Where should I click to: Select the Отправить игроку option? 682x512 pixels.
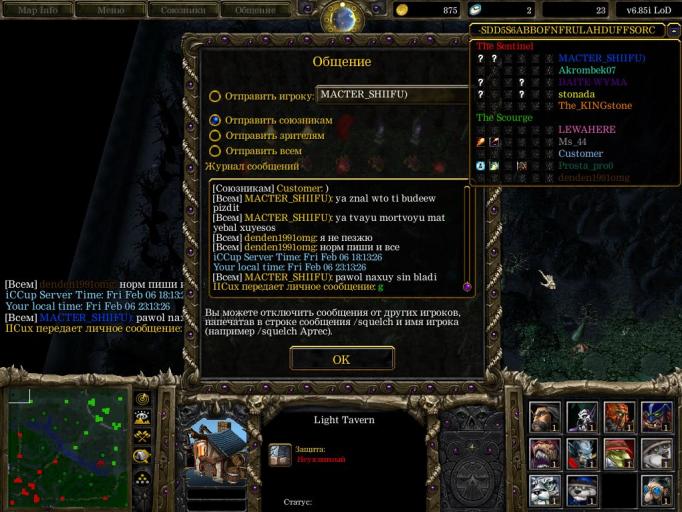tap(215, 97)
